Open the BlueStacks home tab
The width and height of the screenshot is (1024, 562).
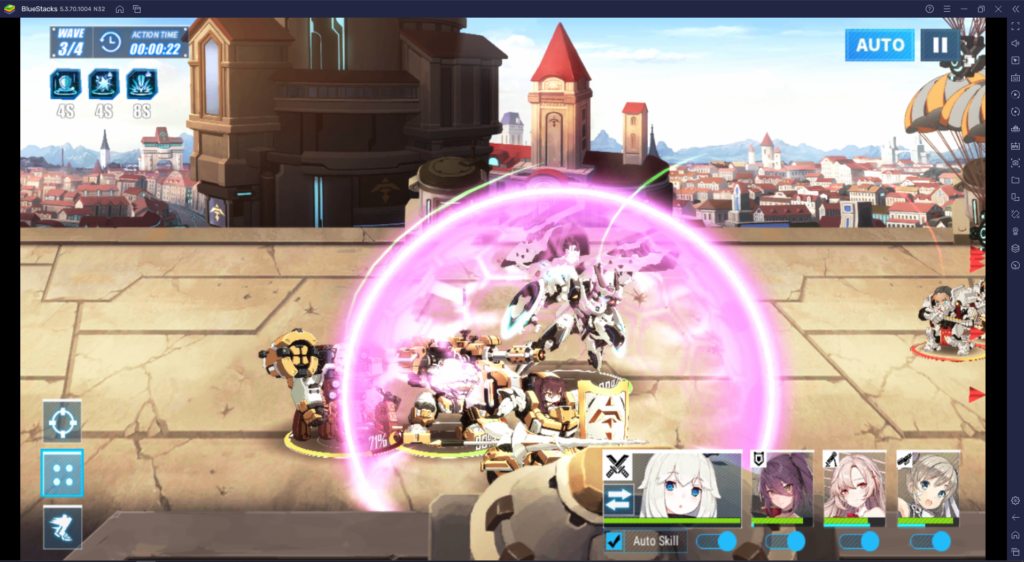coord(119,9)
